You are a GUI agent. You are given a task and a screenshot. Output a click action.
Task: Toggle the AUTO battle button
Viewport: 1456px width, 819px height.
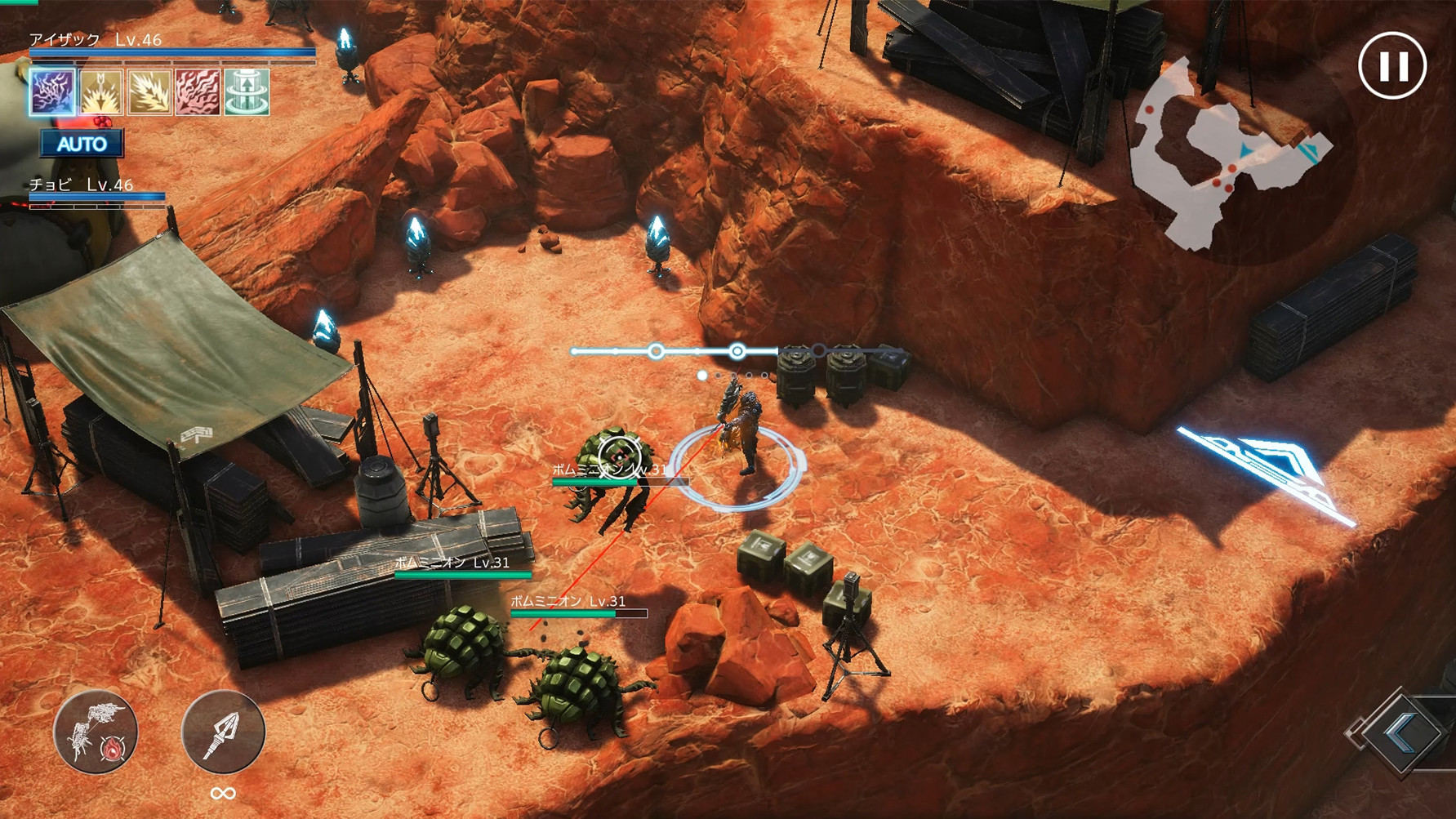click(82, 144)
